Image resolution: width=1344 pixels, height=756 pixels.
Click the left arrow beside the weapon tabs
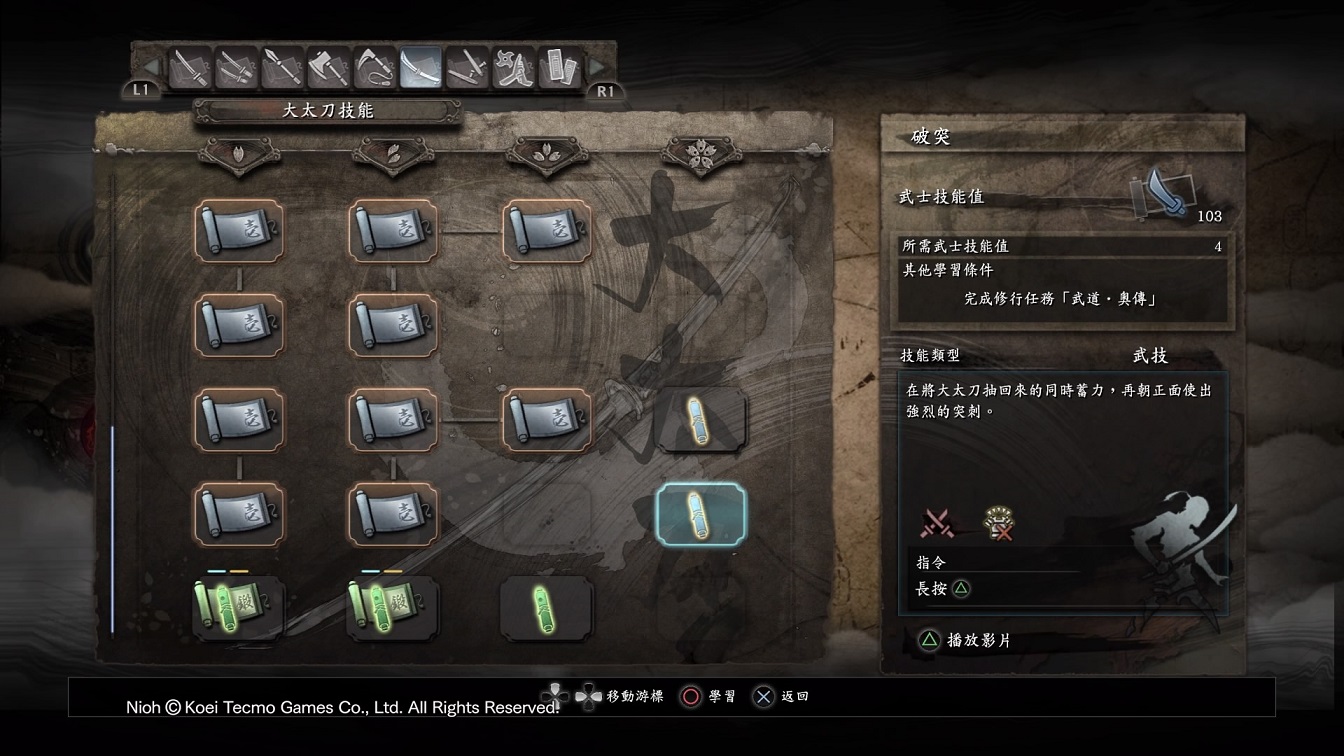[x=150, y=68]
